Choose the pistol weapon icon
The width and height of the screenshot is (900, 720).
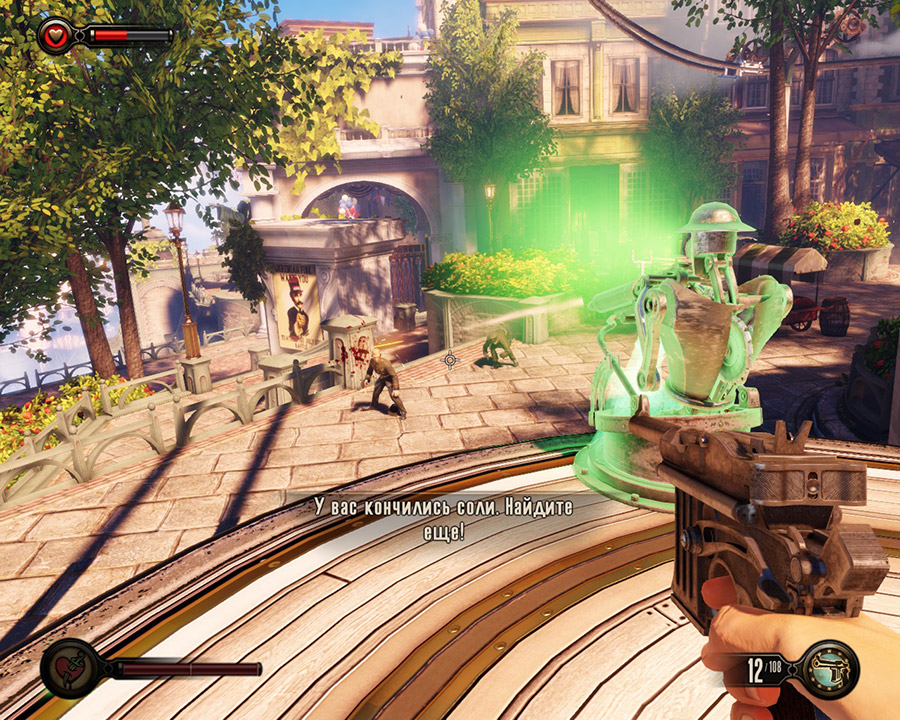click(830, 669)
